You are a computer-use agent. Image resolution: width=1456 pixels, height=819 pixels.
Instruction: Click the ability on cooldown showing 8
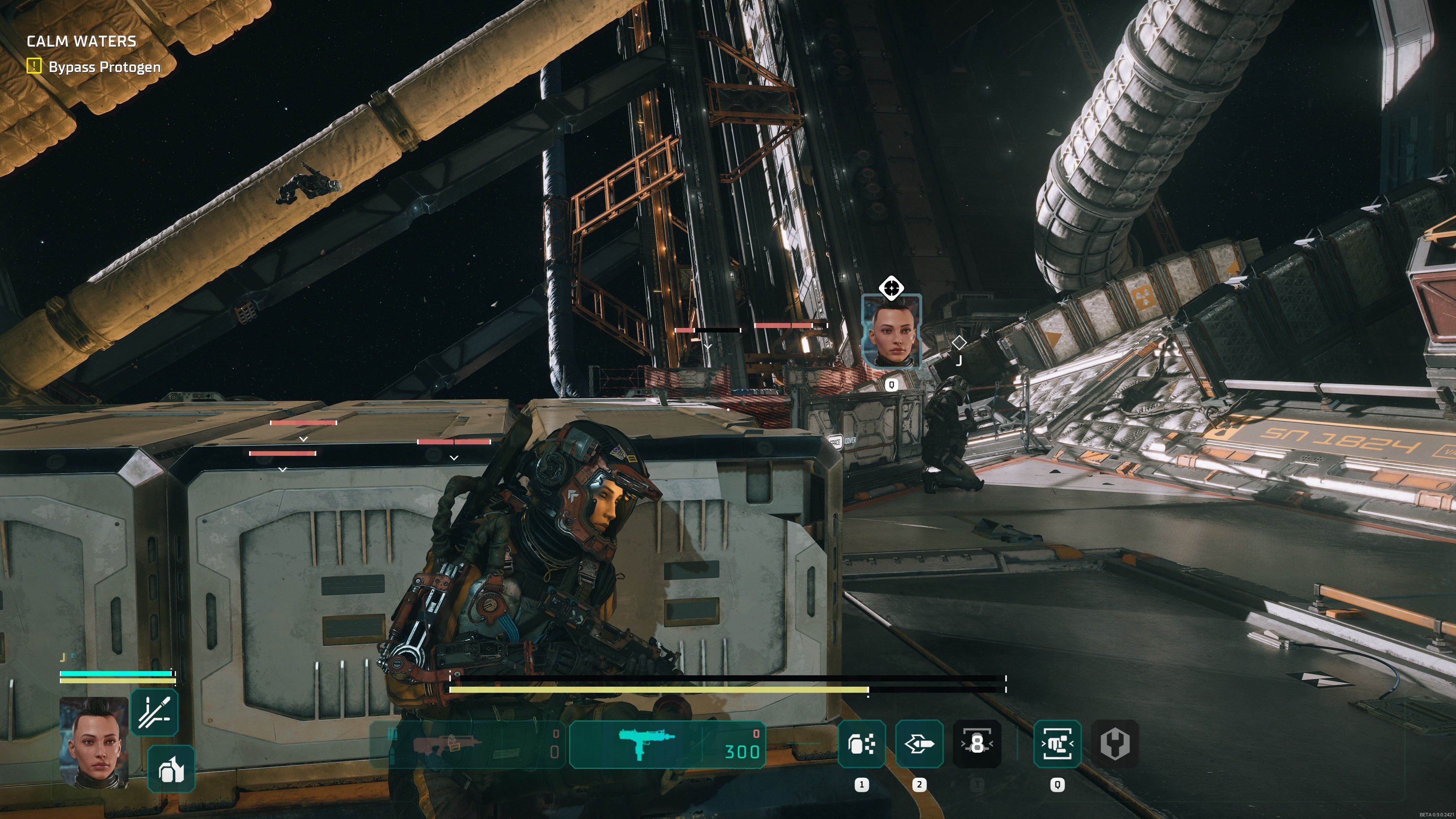click(x=977, y=744)
